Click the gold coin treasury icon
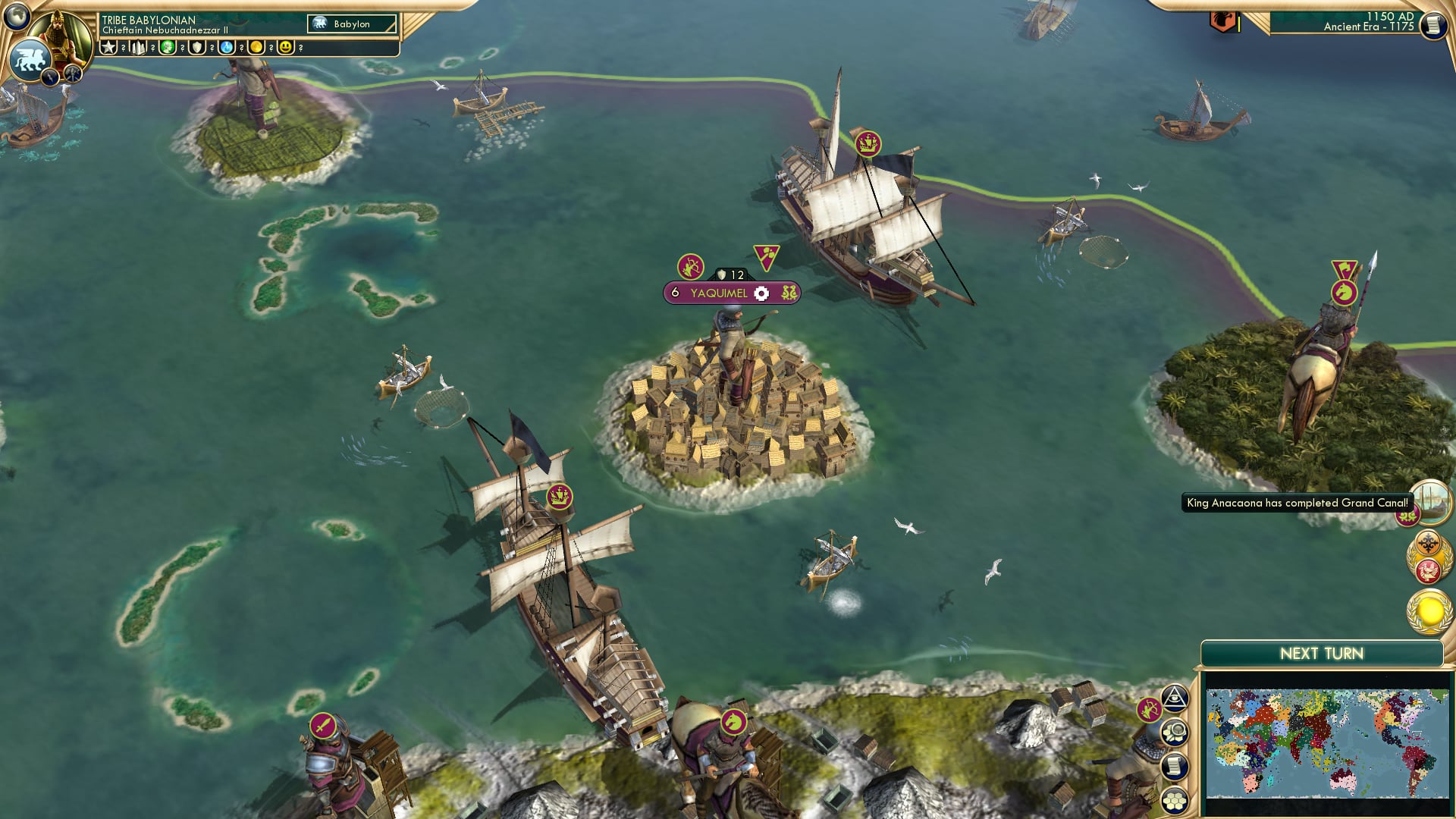This screenshot has height=819, width=1456. (x=256, y=47)
